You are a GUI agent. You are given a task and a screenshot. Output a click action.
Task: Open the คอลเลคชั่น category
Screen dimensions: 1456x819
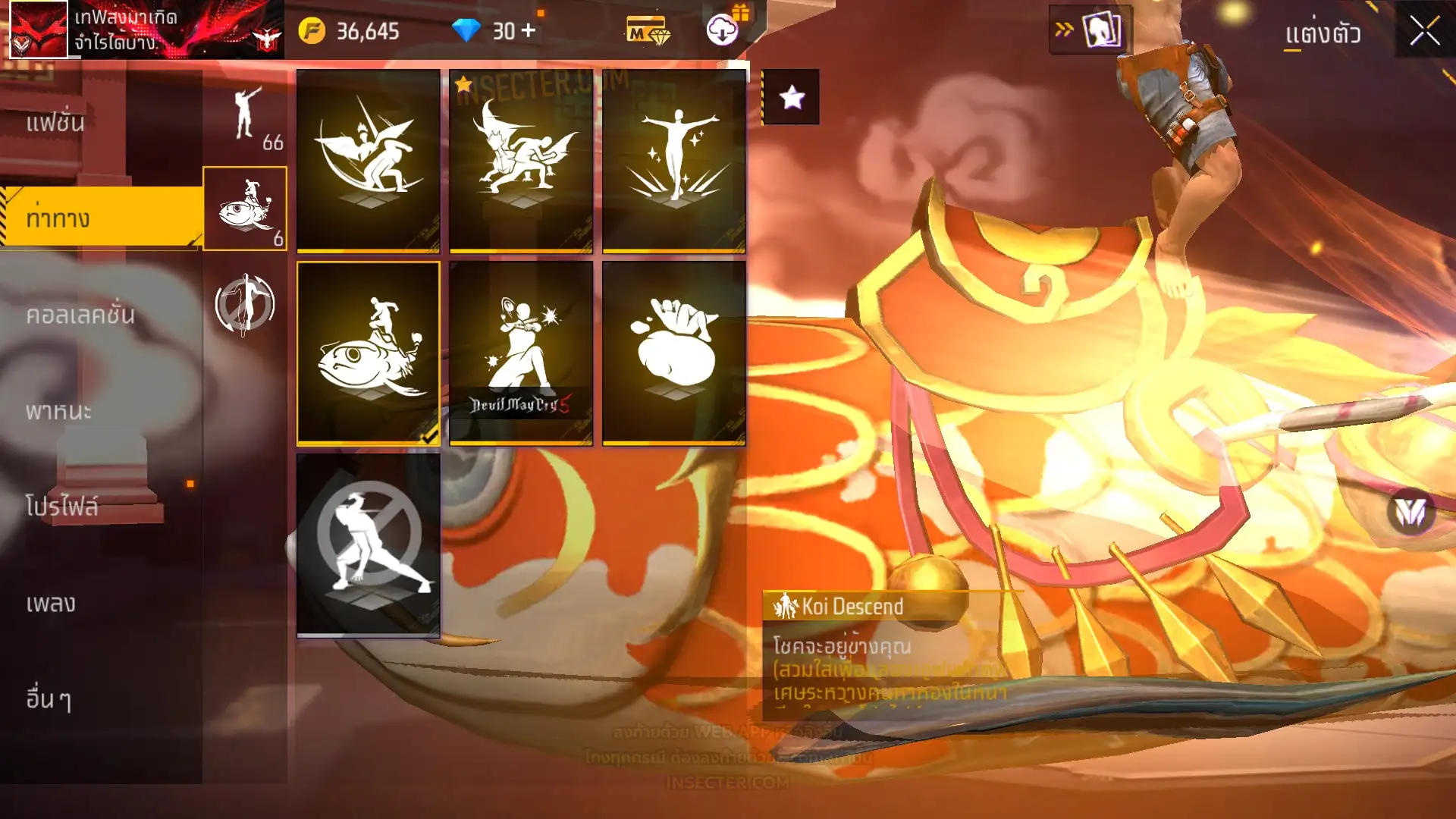pyautogui.click(x=80, y=315)
